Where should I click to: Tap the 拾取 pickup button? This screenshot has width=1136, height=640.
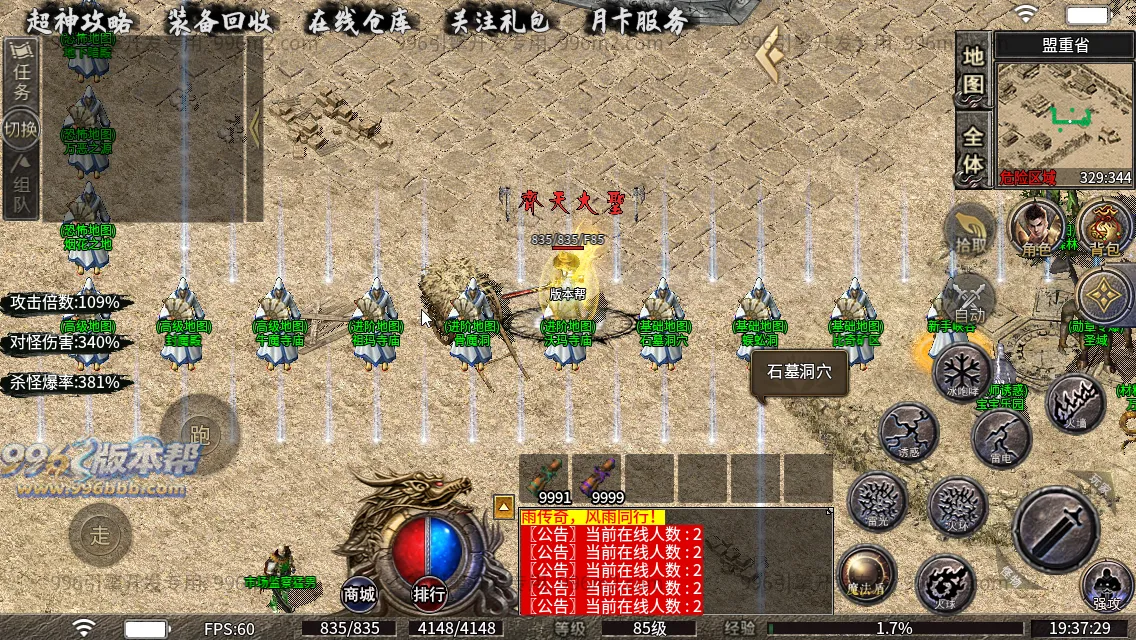click(x=970, y=228)
